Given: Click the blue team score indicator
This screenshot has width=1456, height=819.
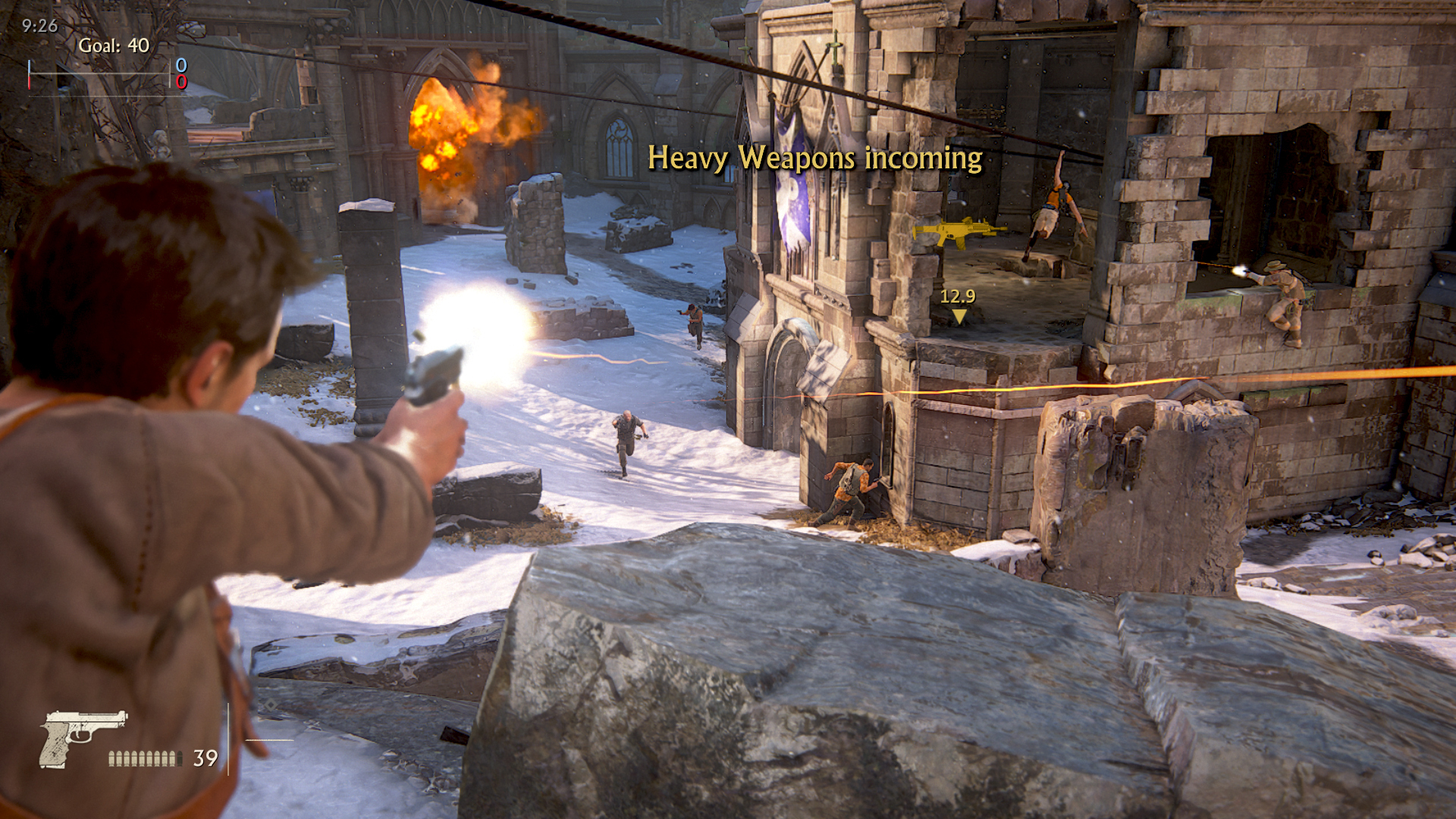Looking at the screenshot, I should [x=180, y=66].
